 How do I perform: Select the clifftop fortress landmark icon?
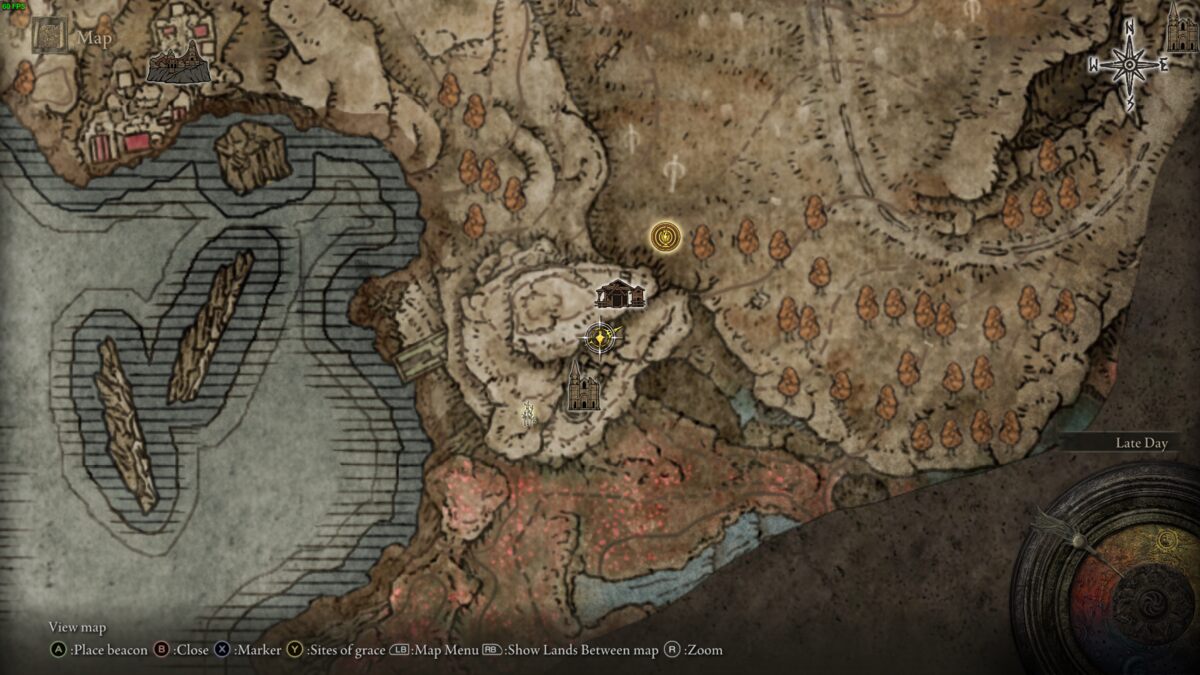(x=178, y=65)
